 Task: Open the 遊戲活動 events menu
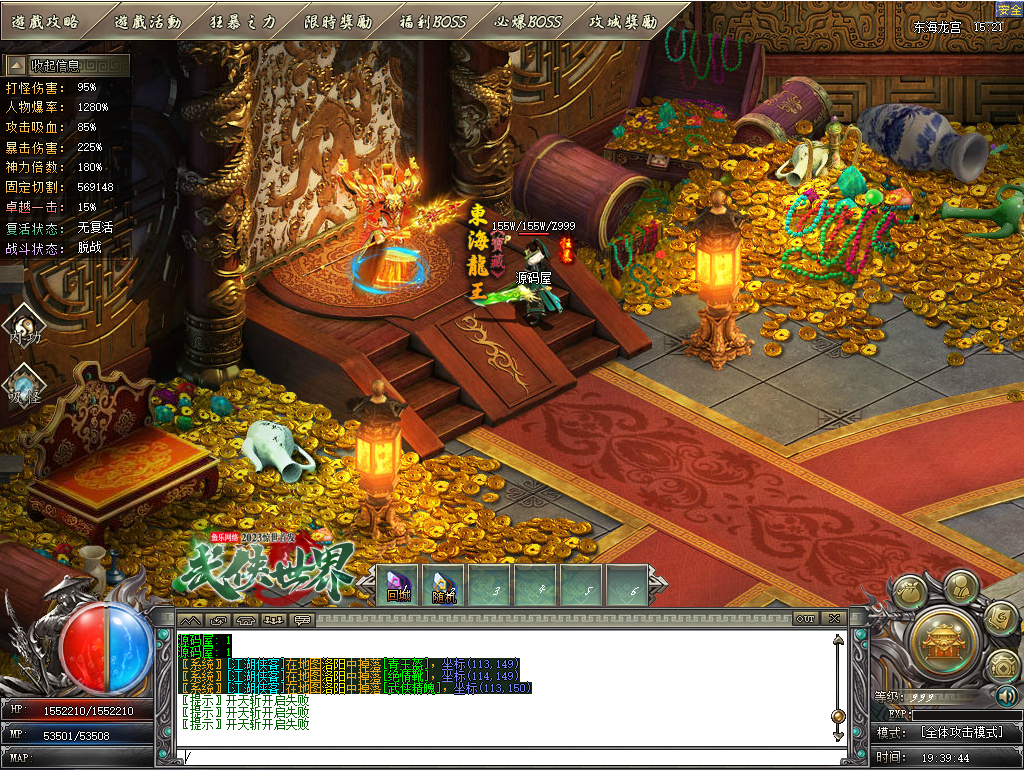click(147, 21)
